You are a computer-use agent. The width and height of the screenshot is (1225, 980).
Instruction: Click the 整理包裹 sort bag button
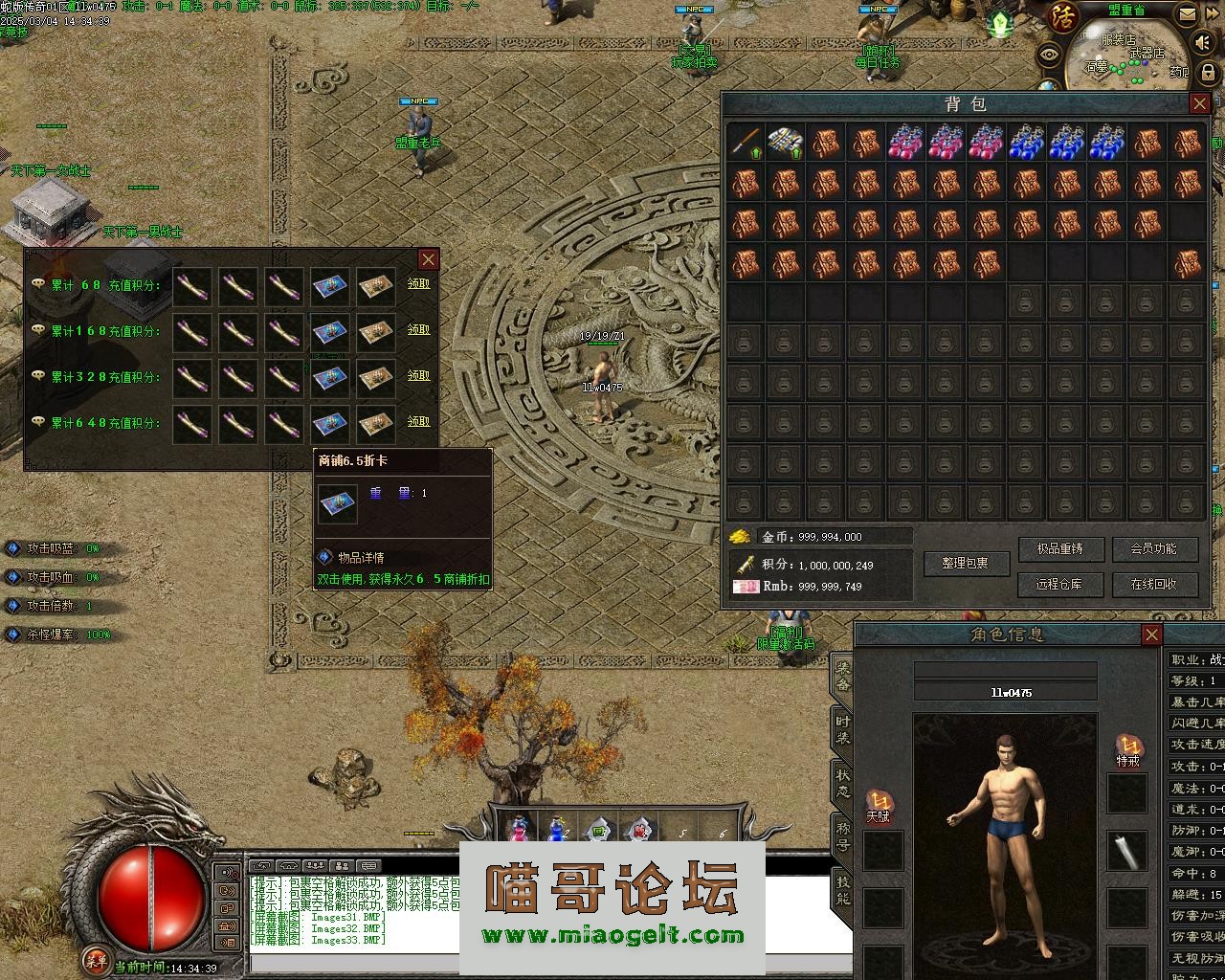point(968,564)
